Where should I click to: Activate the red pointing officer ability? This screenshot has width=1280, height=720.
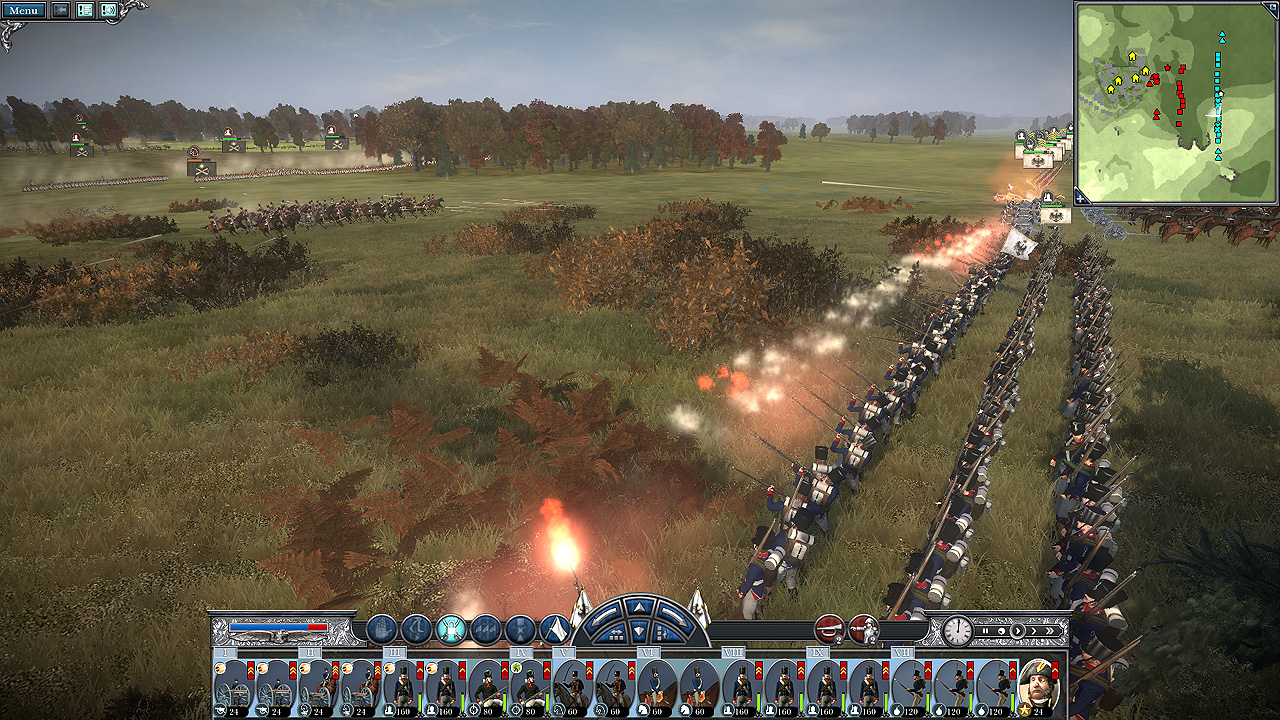click(x=863, y=629)
